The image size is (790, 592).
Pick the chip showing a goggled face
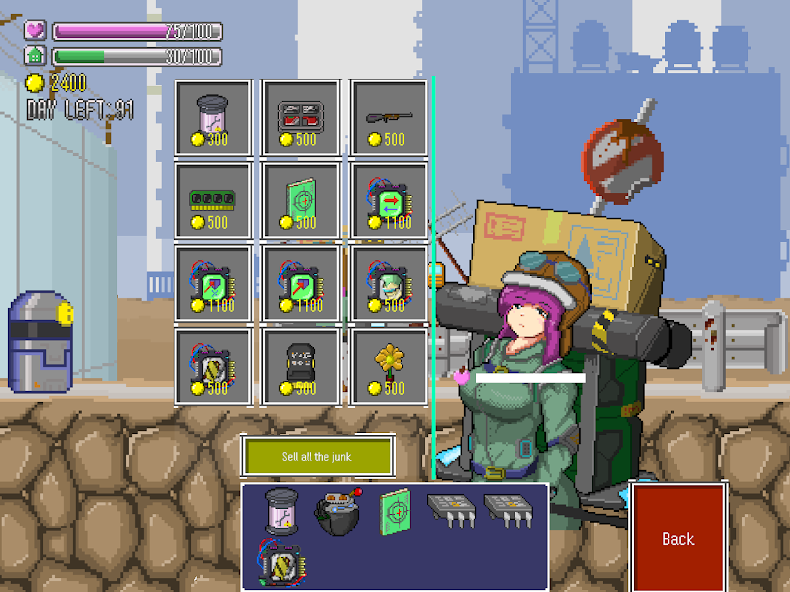click(x=389, y=284)
